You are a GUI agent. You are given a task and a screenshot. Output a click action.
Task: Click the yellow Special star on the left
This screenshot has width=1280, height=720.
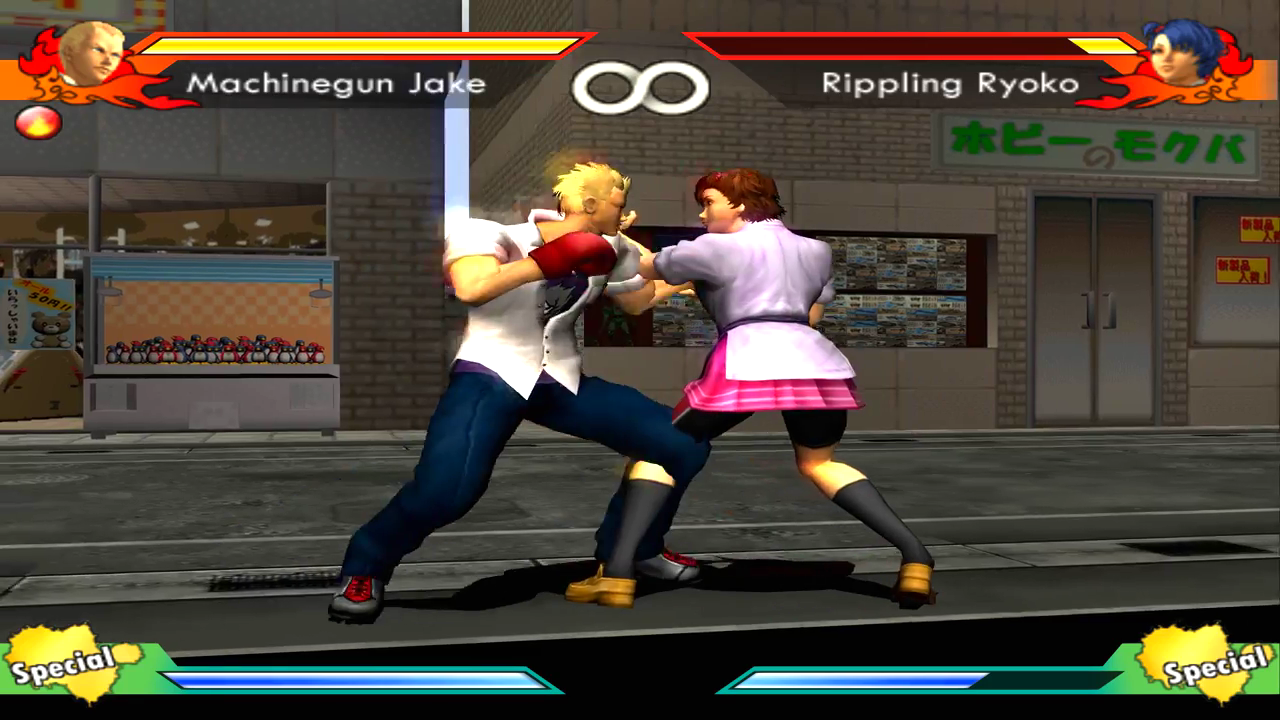tap(62, 660)
